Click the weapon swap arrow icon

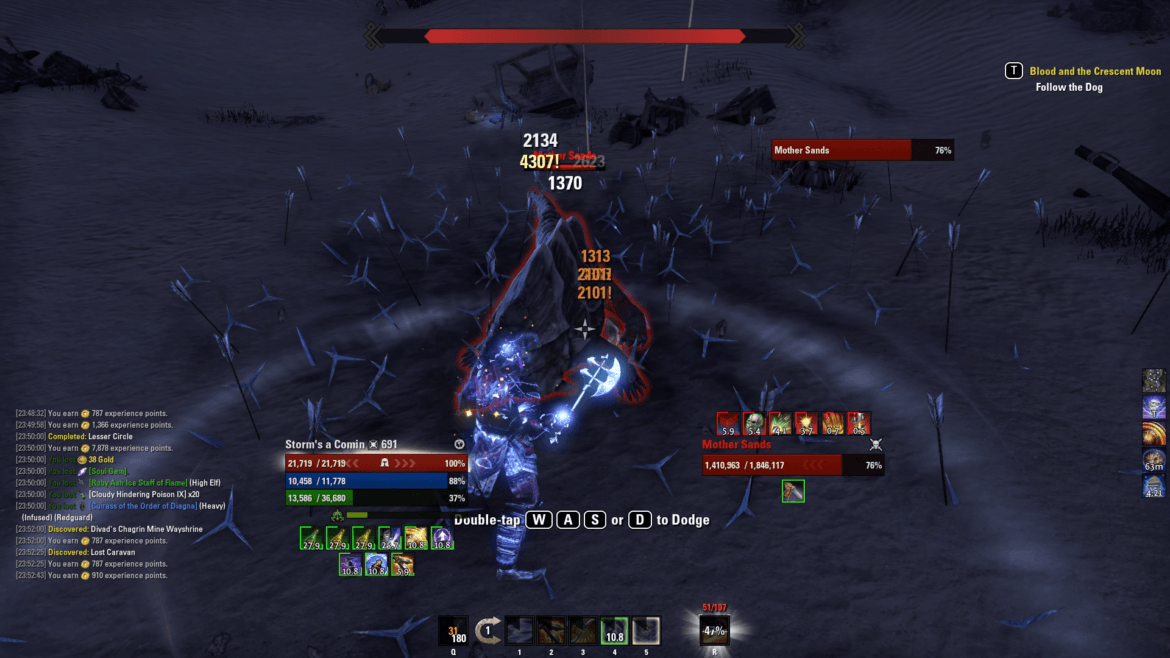(x=488, y=631)
